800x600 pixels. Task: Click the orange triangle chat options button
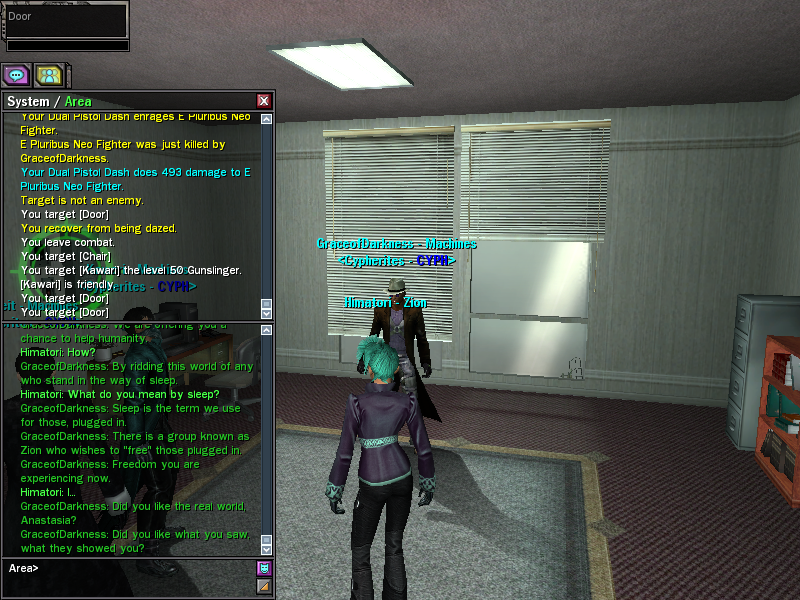(x=264, y=585)
